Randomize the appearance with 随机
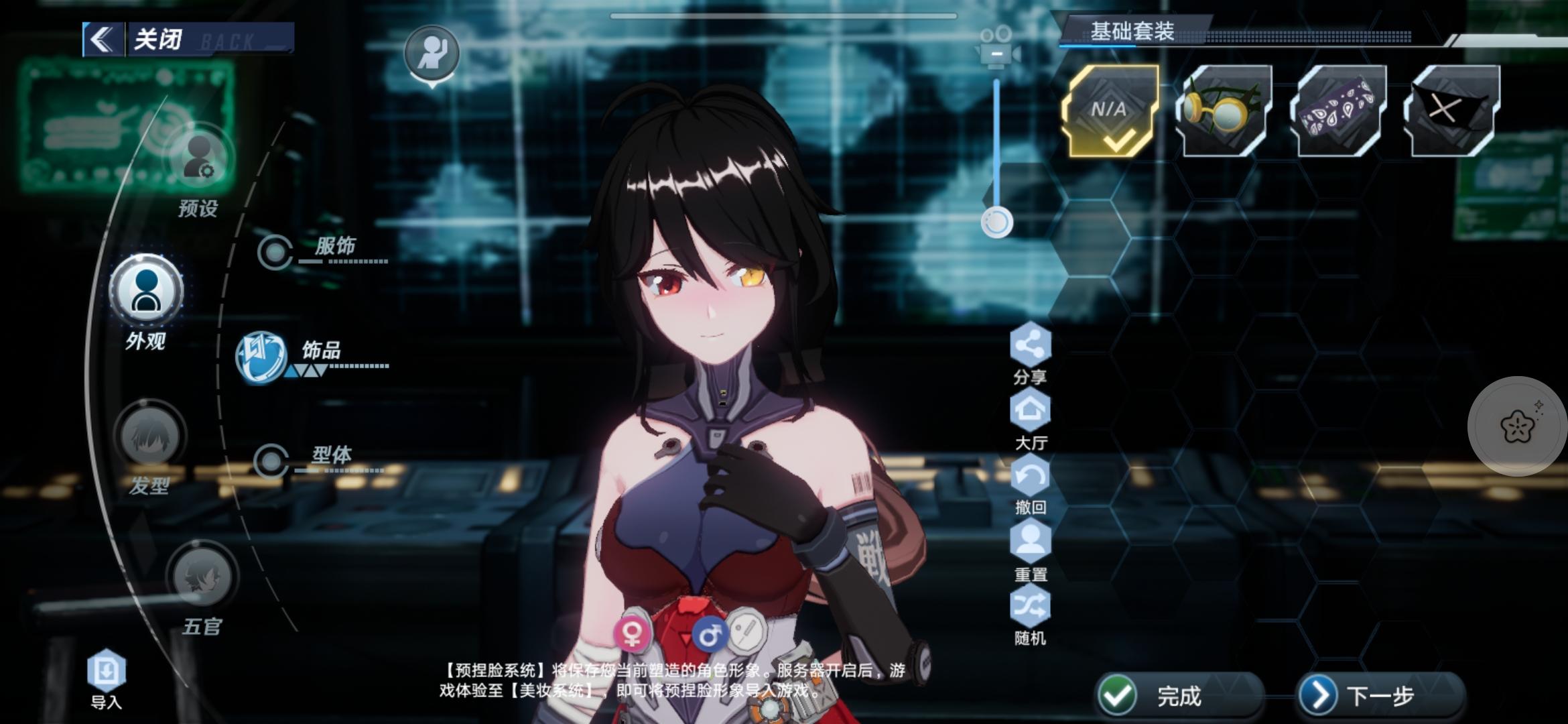The image size is (1568, 724). (1030, 607)
